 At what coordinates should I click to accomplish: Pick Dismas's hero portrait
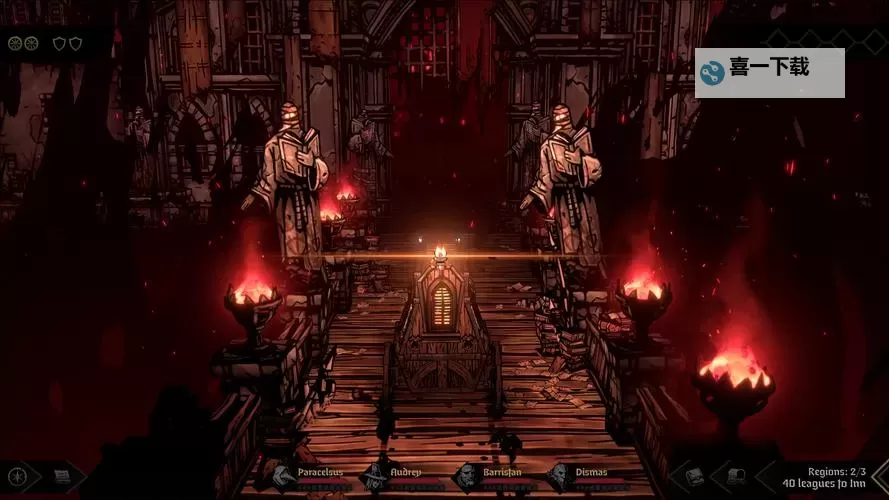pyautogui.click(x=559, y=475)
